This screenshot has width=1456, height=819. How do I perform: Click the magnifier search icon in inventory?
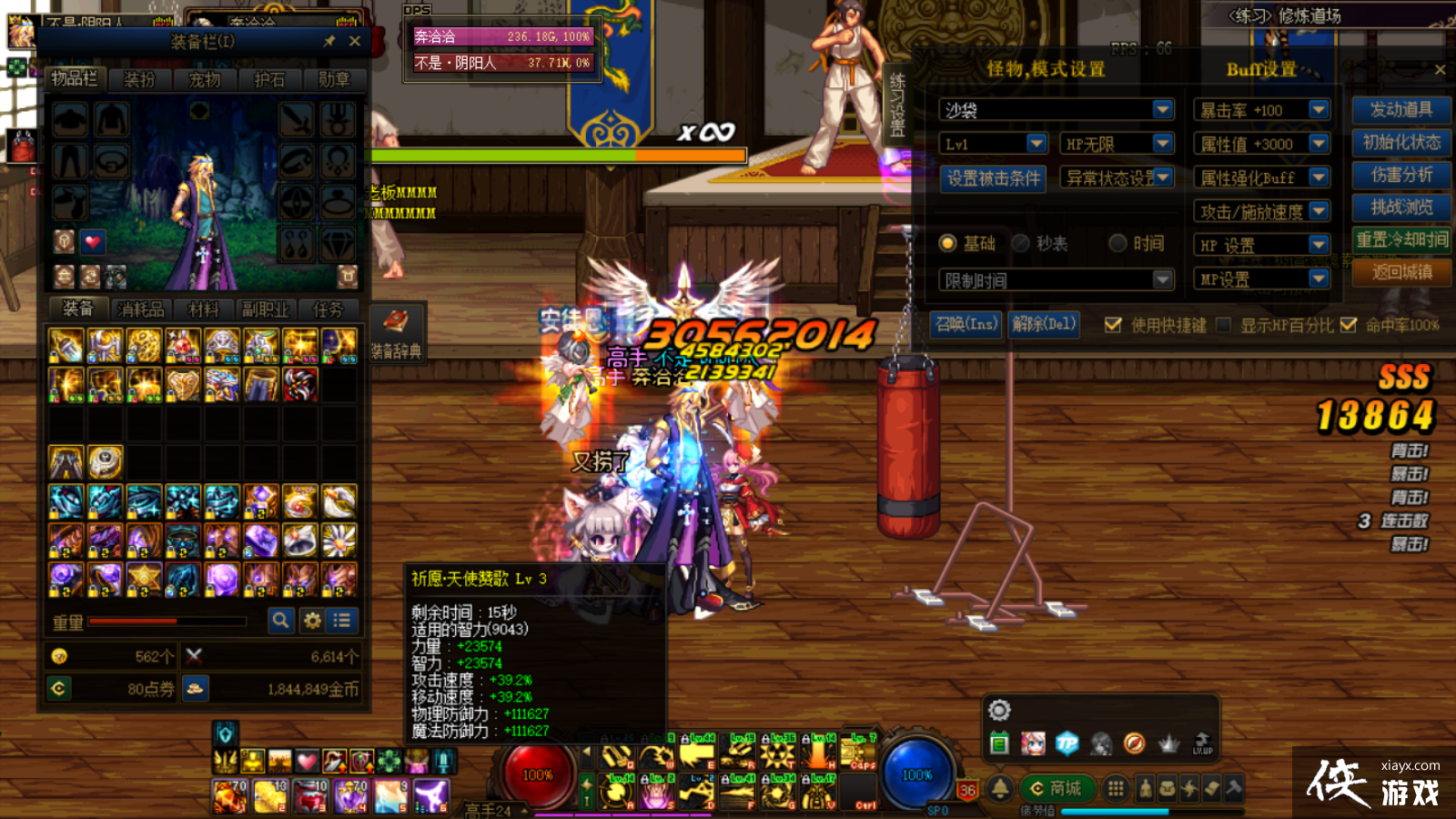281,621
